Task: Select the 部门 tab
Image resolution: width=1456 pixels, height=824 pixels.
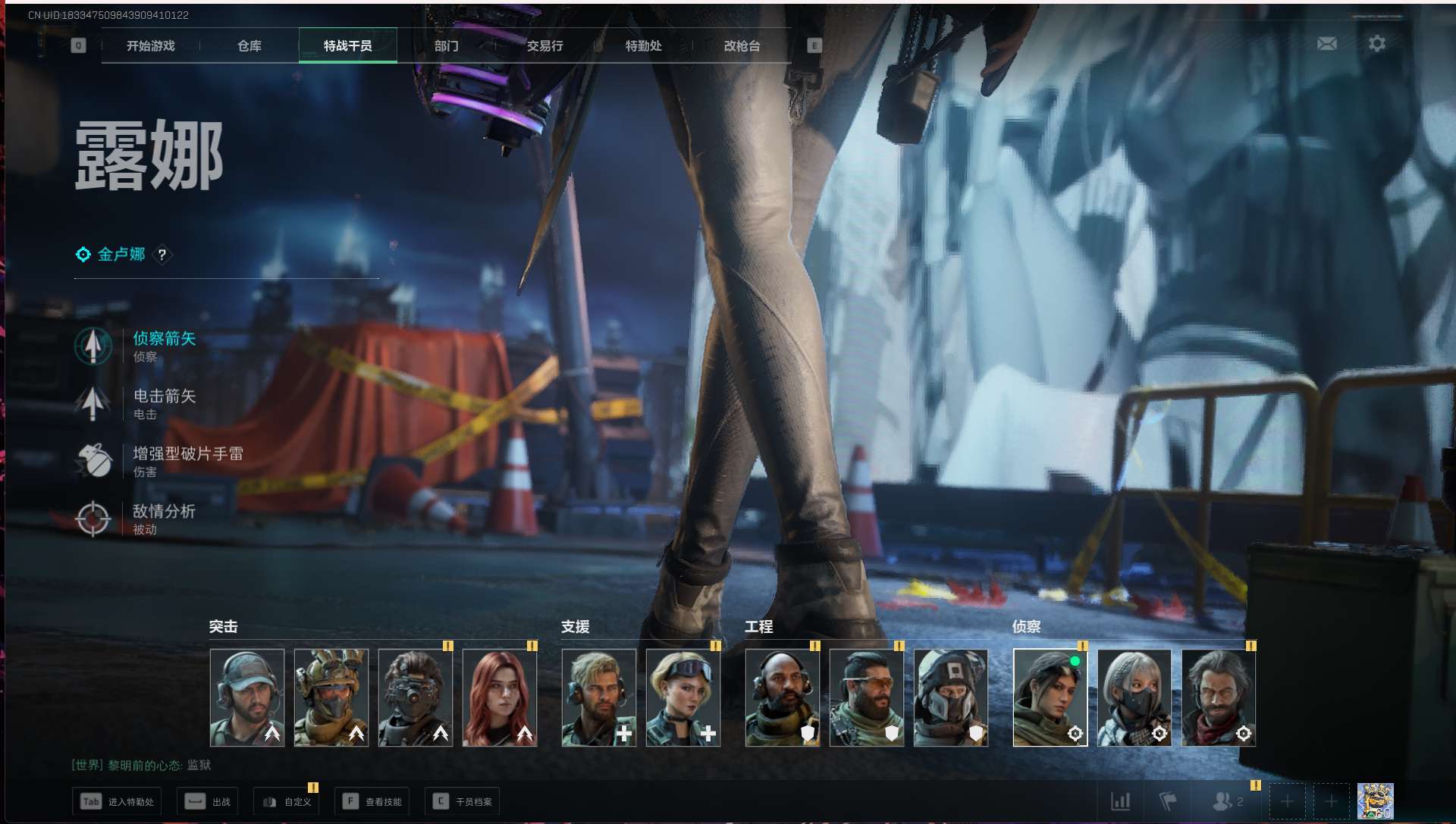Action: point(446,46)
